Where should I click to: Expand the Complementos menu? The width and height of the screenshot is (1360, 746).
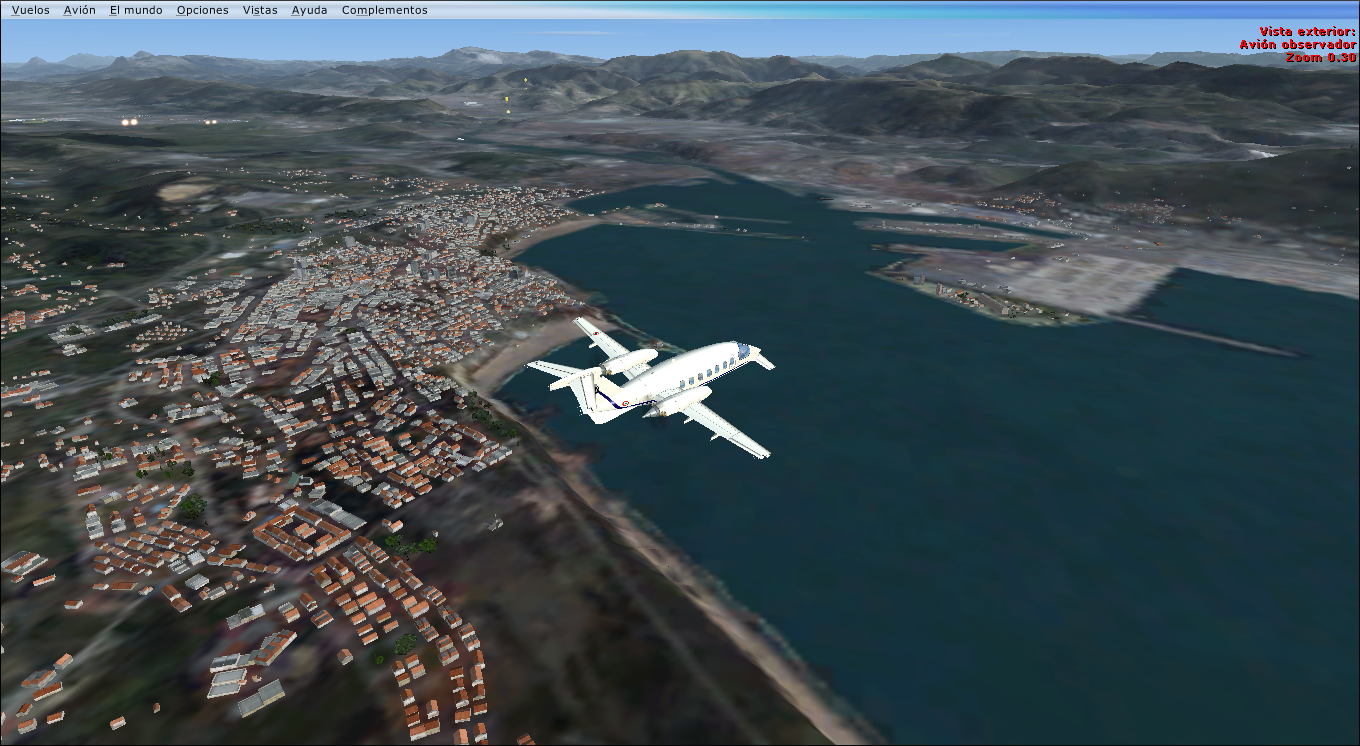384,10
